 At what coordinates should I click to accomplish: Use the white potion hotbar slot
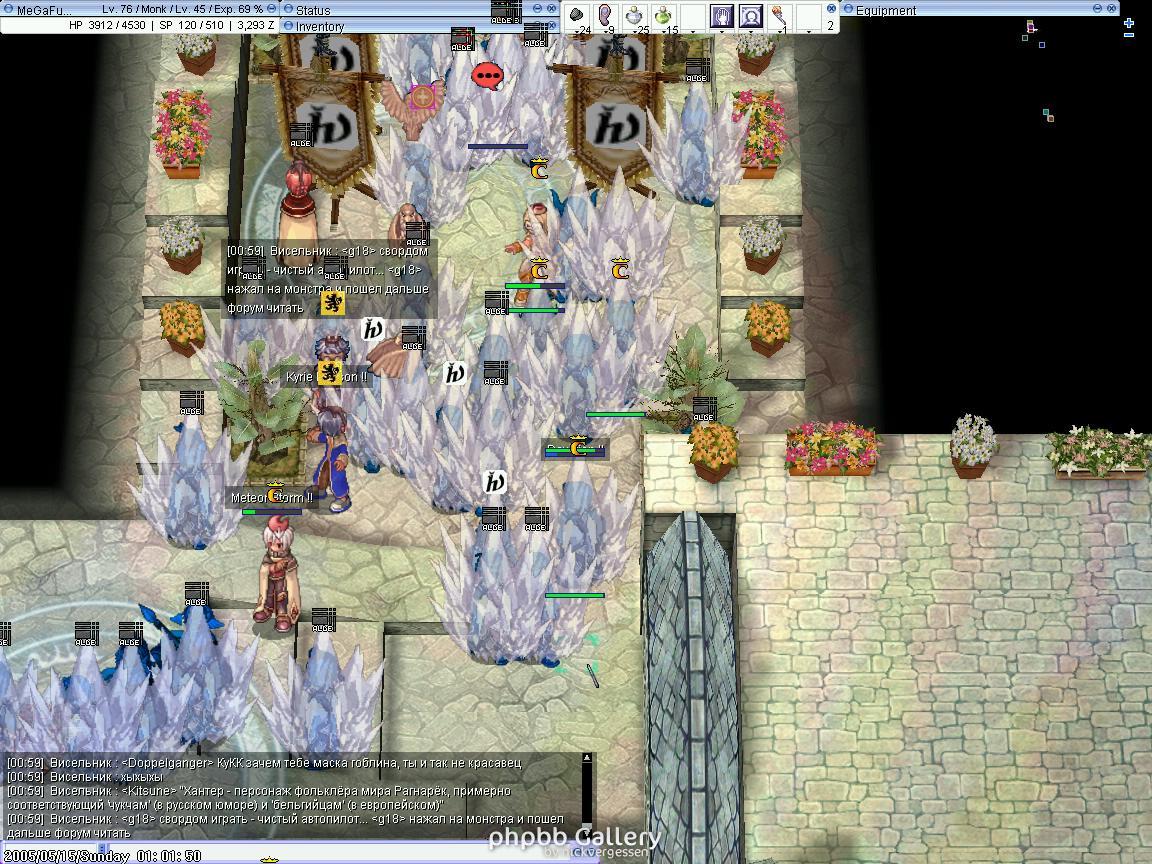coord(635,15)
